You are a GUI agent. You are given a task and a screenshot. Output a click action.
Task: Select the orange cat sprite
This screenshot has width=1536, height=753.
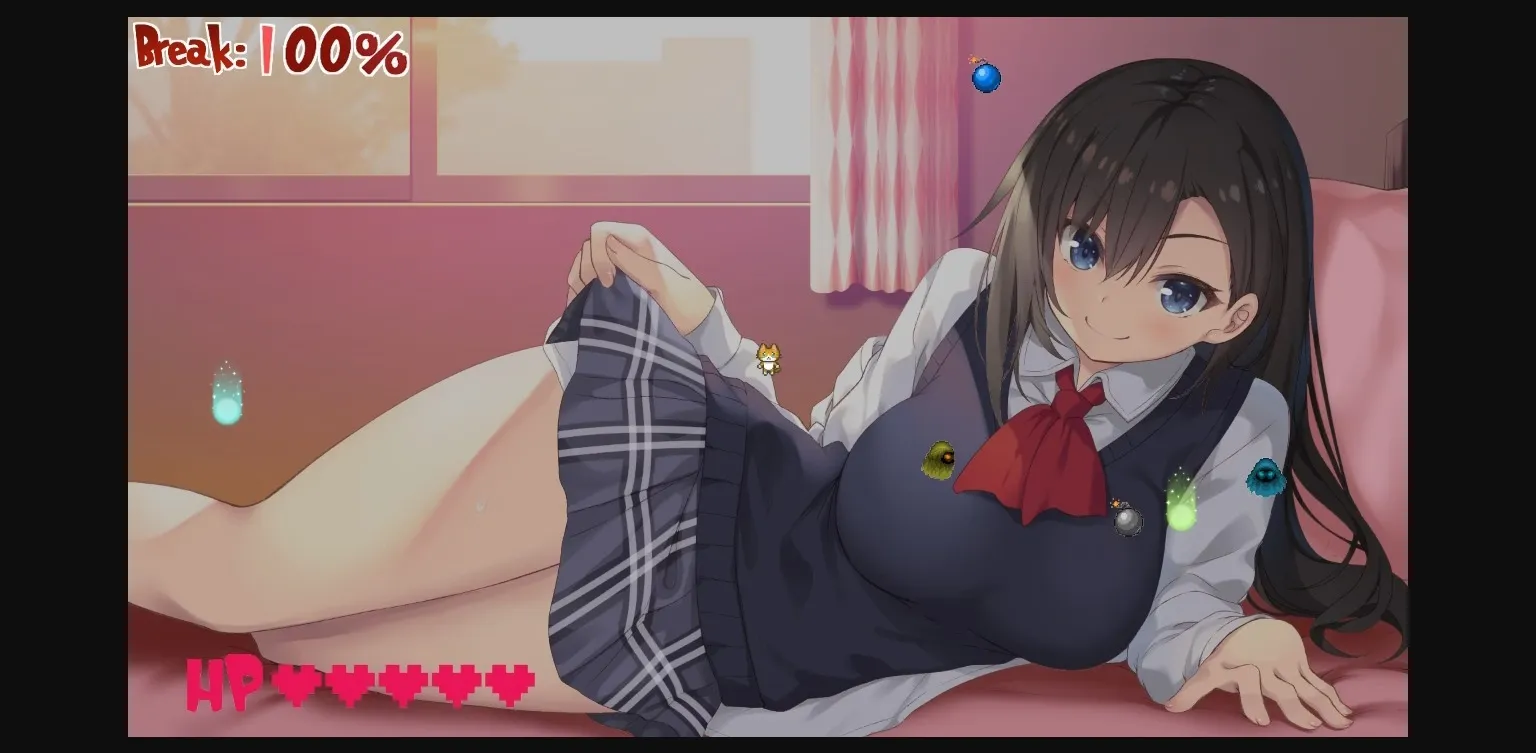click(x=770, y=359)
